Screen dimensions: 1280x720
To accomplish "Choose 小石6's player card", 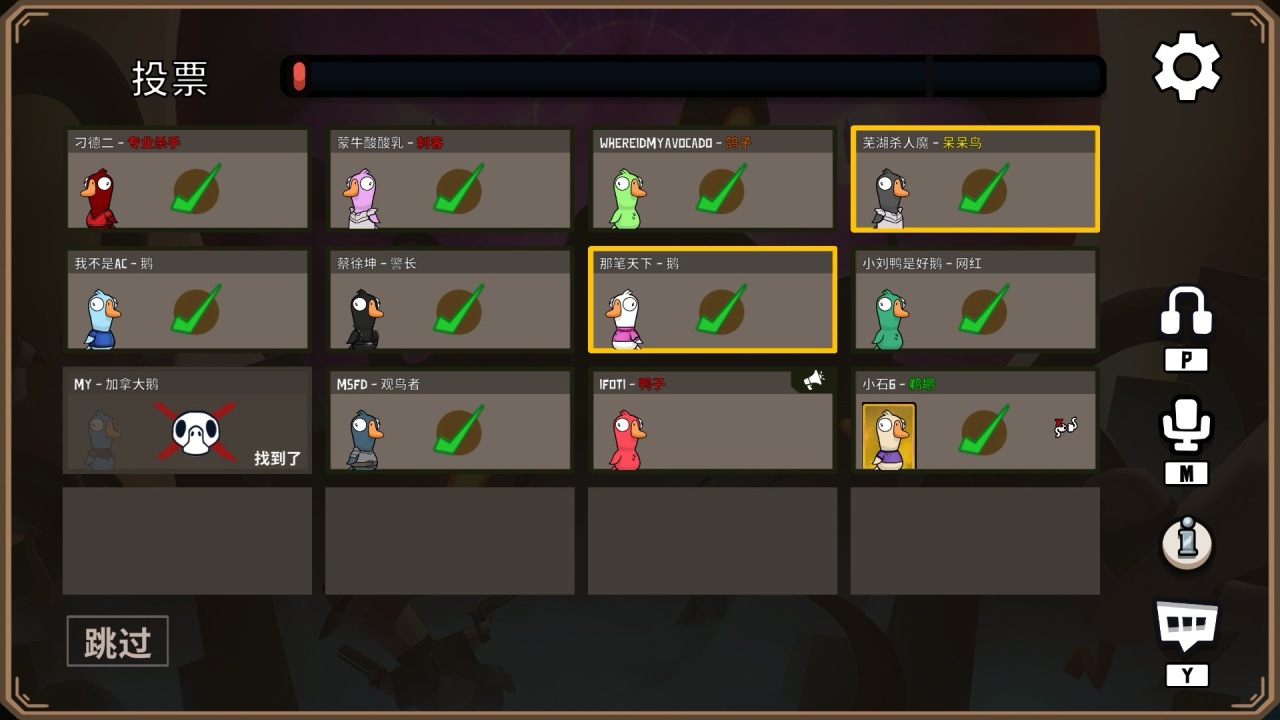I will [x=975, y=420].
